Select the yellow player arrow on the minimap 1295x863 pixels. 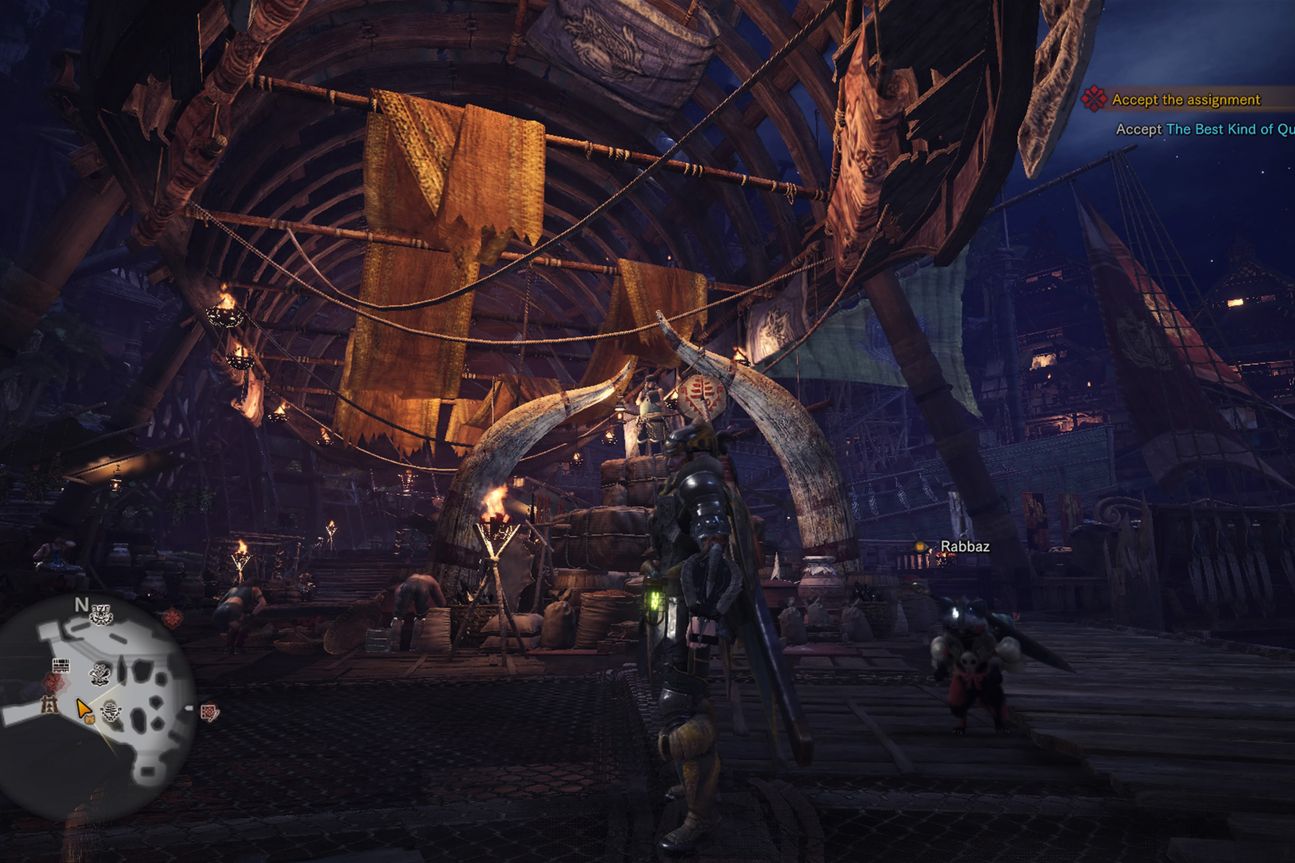[x=82, y=708]
